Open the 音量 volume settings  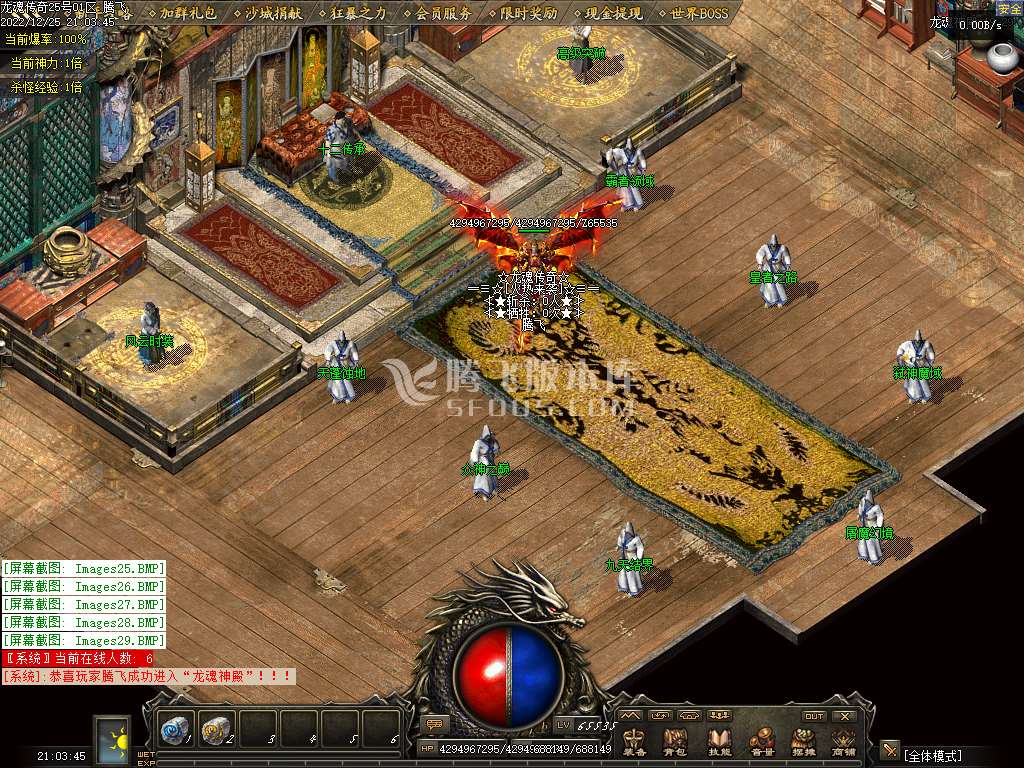(762, 741)
